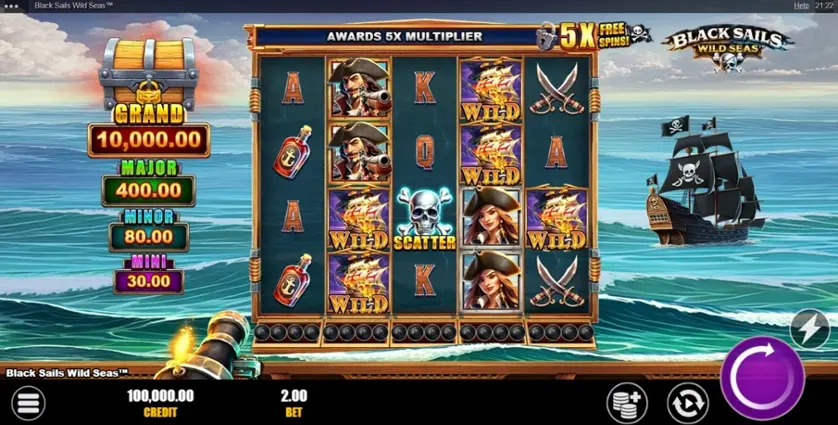Screen dimensions: 838x425
Task: Open the coin stack bet settings
Action: click(628, 402)
